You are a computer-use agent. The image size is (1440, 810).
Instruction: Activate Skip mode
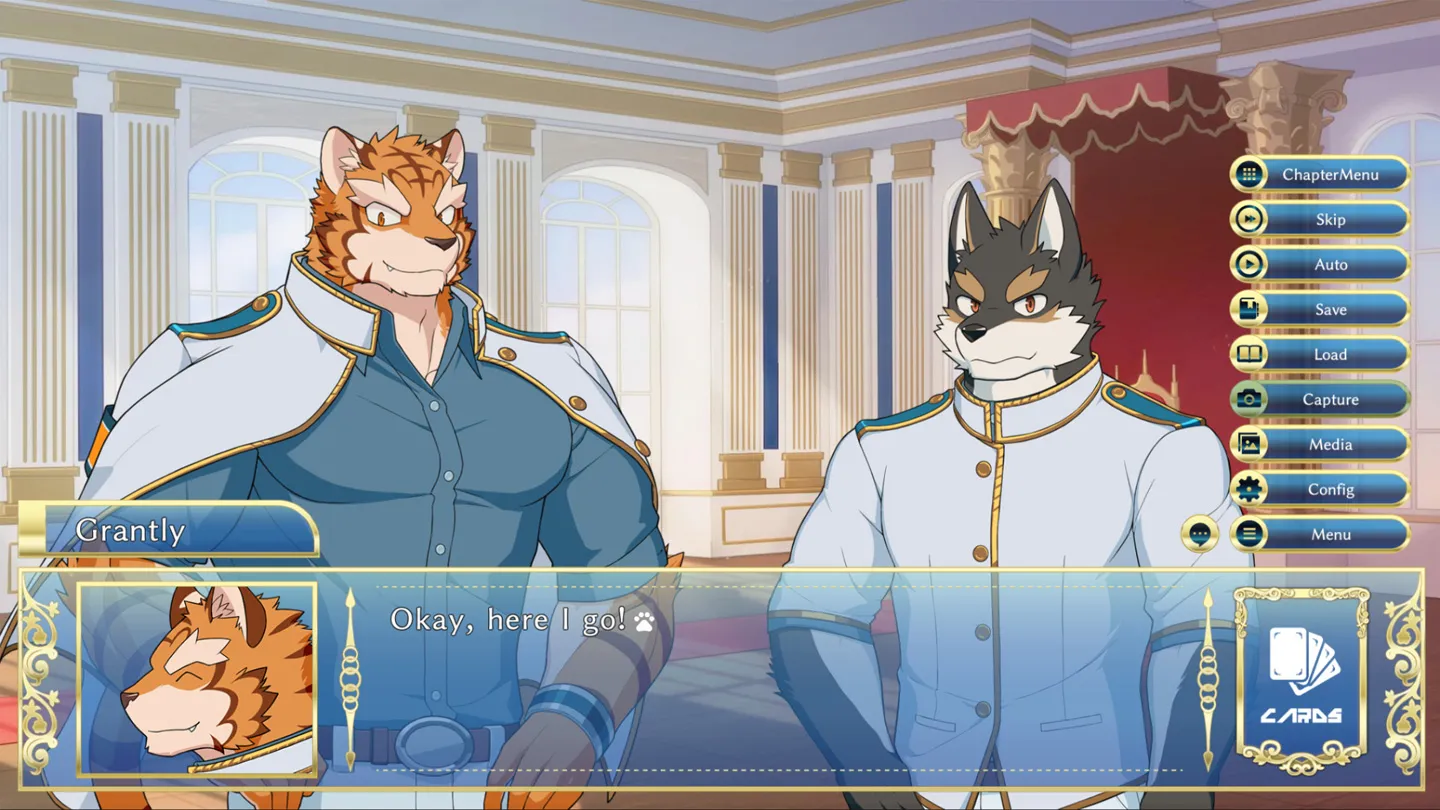click(x=1330, y=219)
